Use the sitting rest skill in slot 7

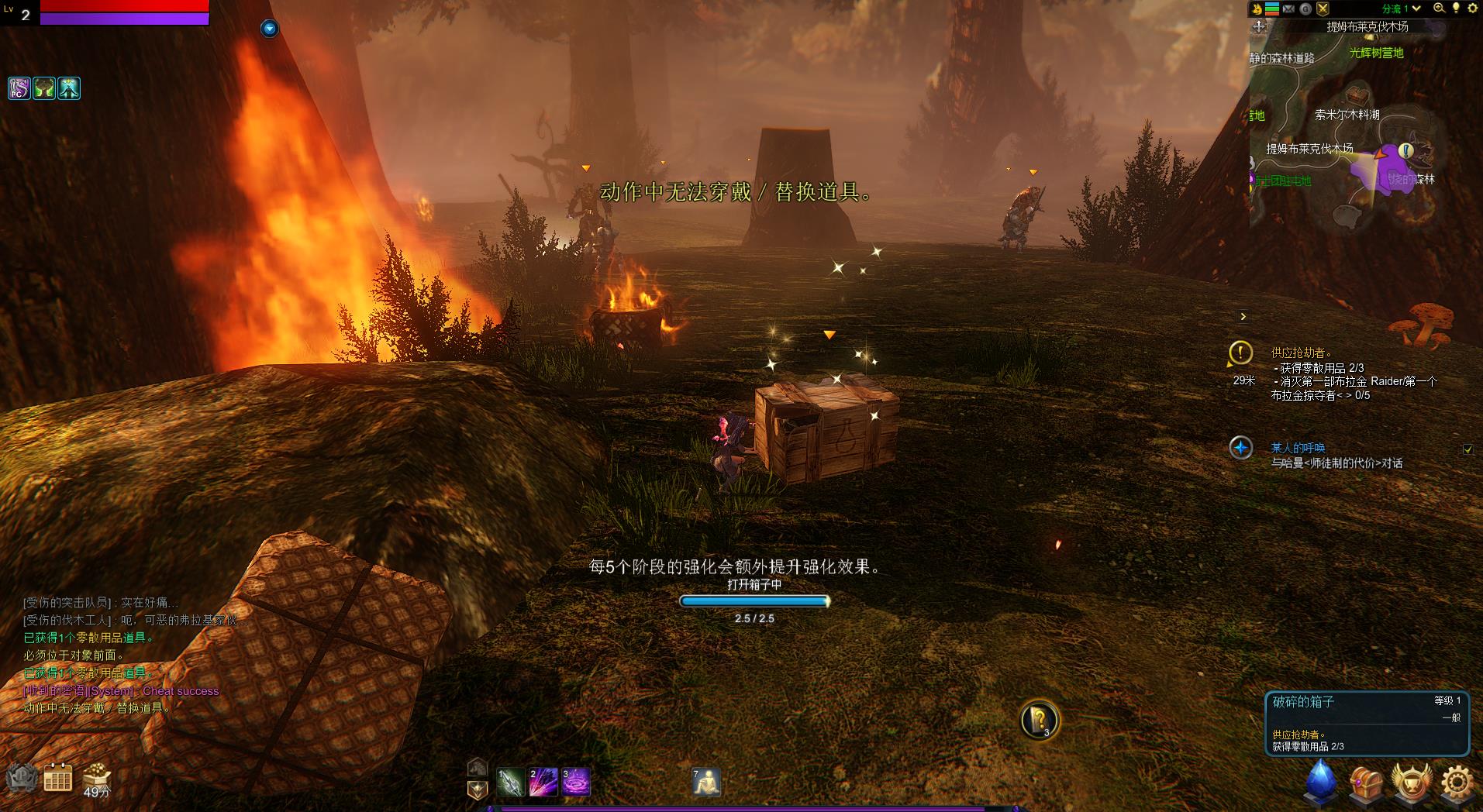pos(706,782)
